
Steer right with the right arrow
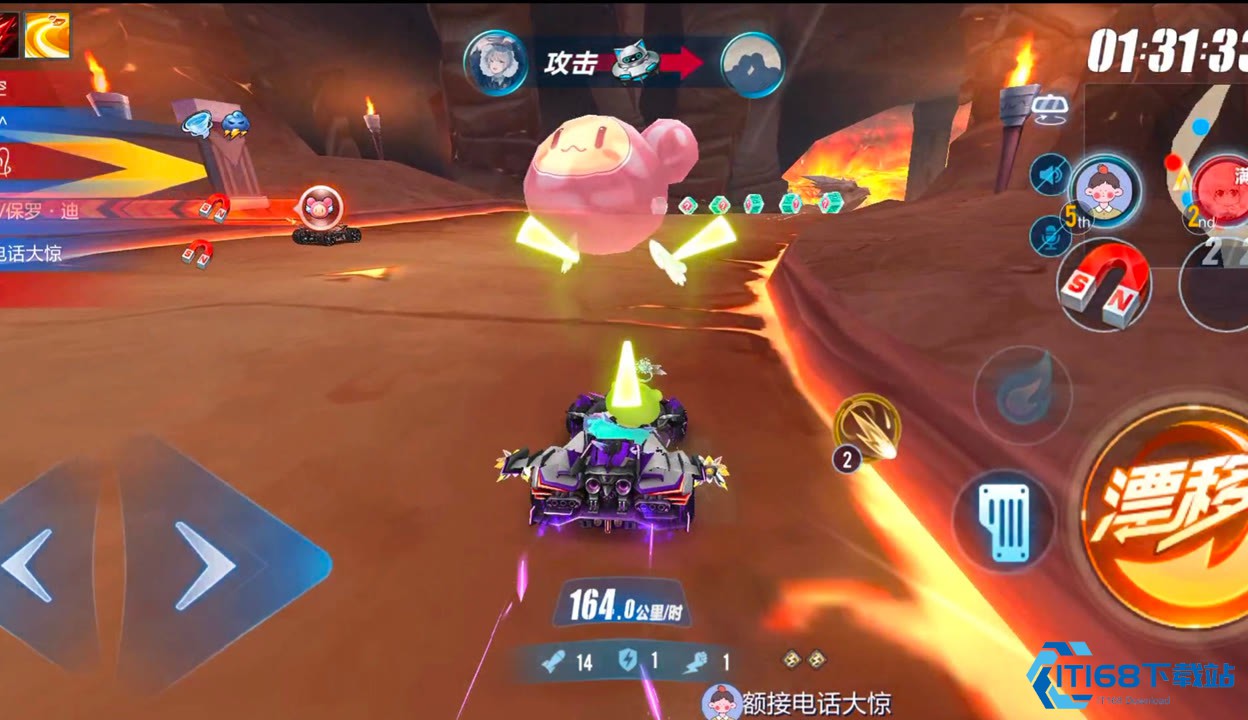210,565
